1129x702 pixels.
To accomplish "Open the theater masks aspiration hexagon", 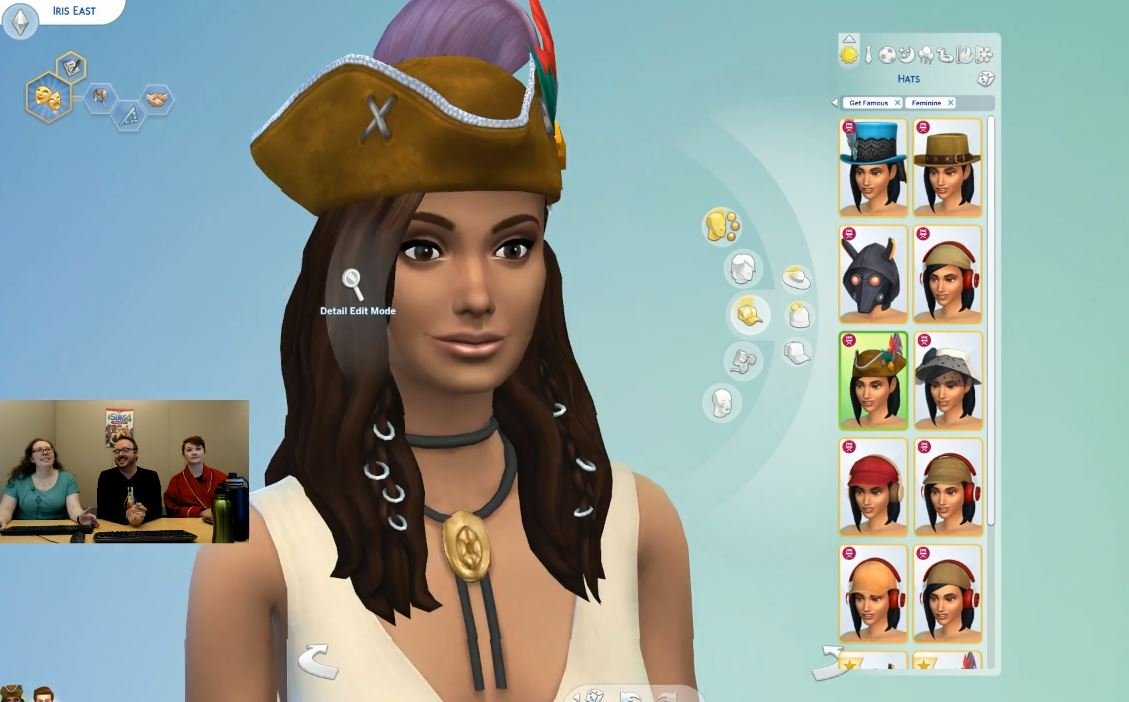I will click(x=47, y=98).
